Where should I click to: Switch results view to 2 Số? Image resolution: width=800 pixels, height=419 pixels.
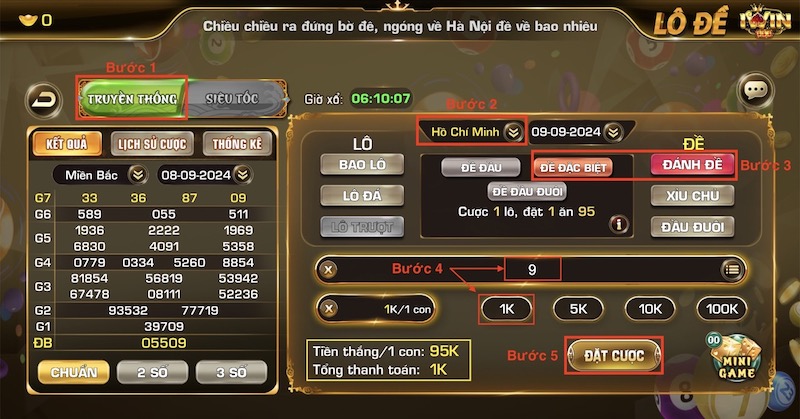pyautogui.click(x=151, y=372)
